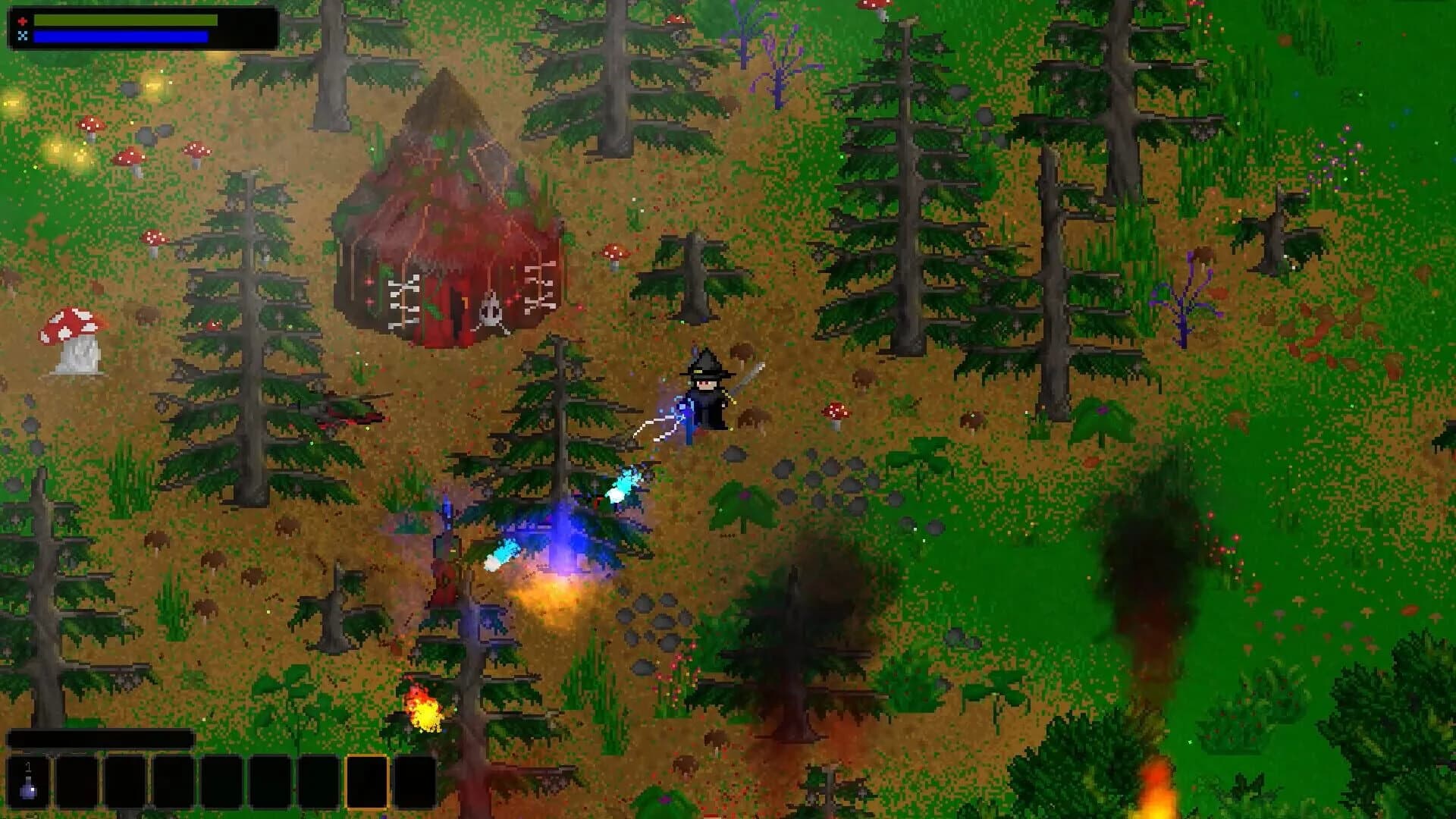Click the green health bar at the top left
1456x819 pixels.
(x=125, y=20)
